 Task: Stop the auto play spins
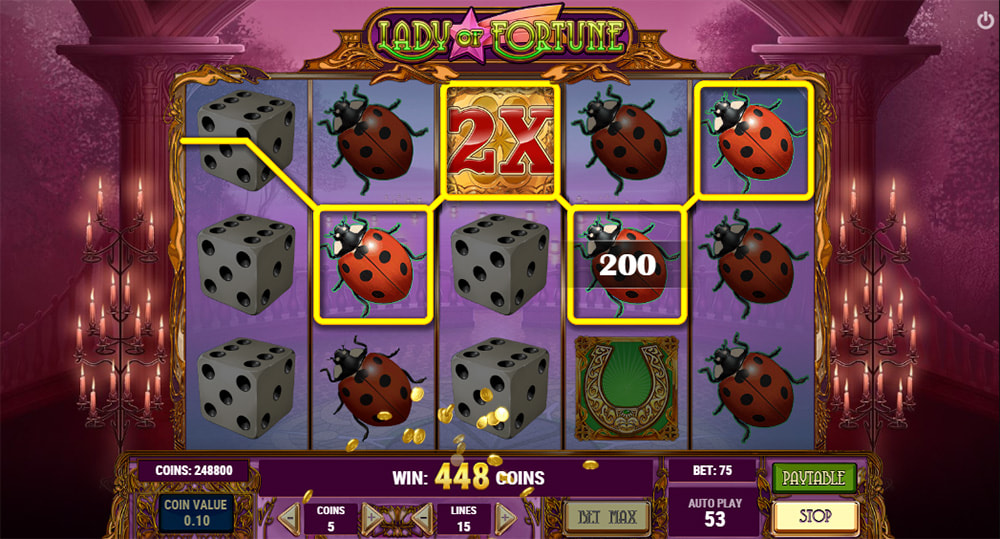click(815, 516)
